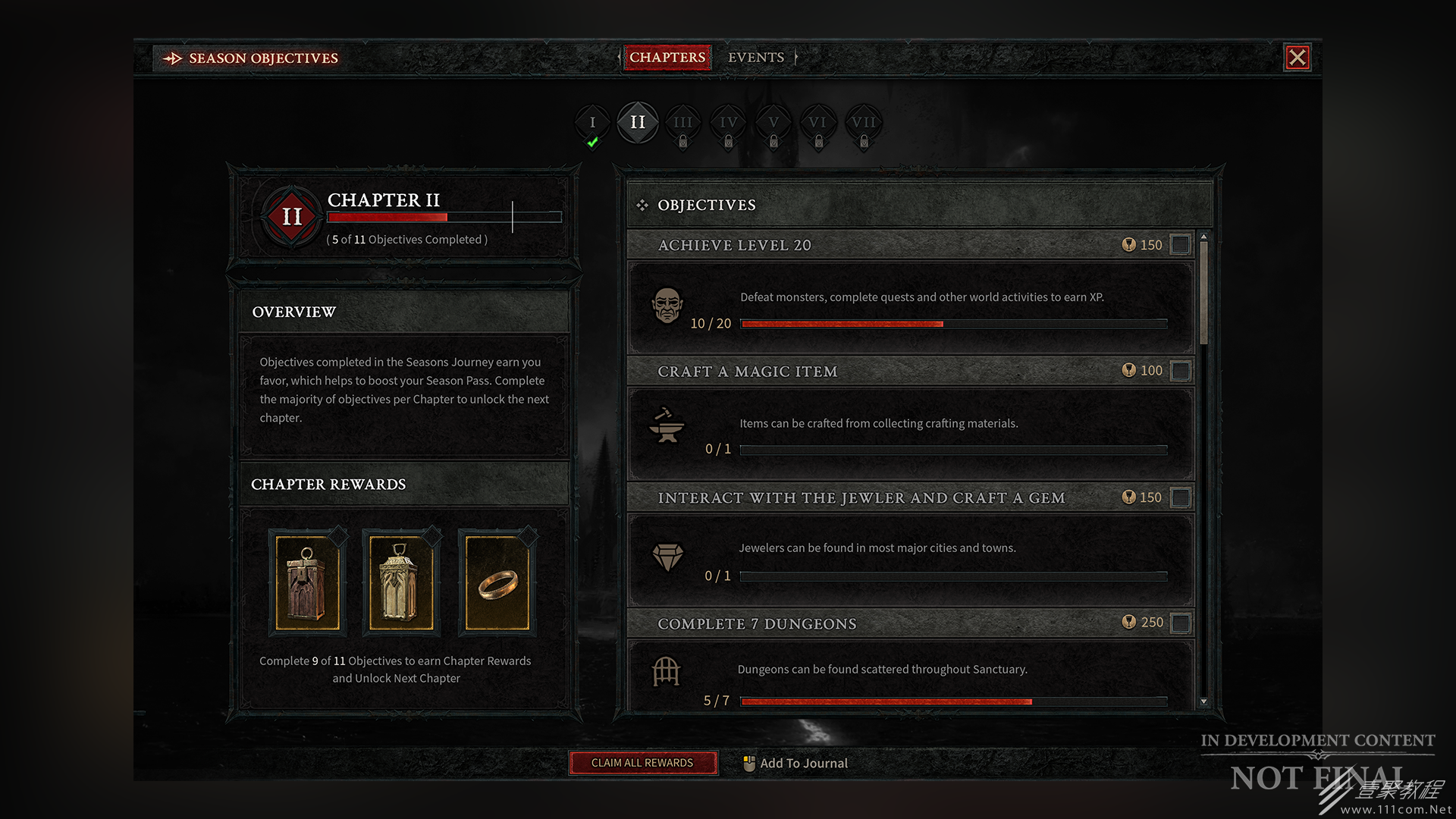View the gold ring chapter reward
The width and height of the screenshot is (1456, 819).
(x=497, y=583)
